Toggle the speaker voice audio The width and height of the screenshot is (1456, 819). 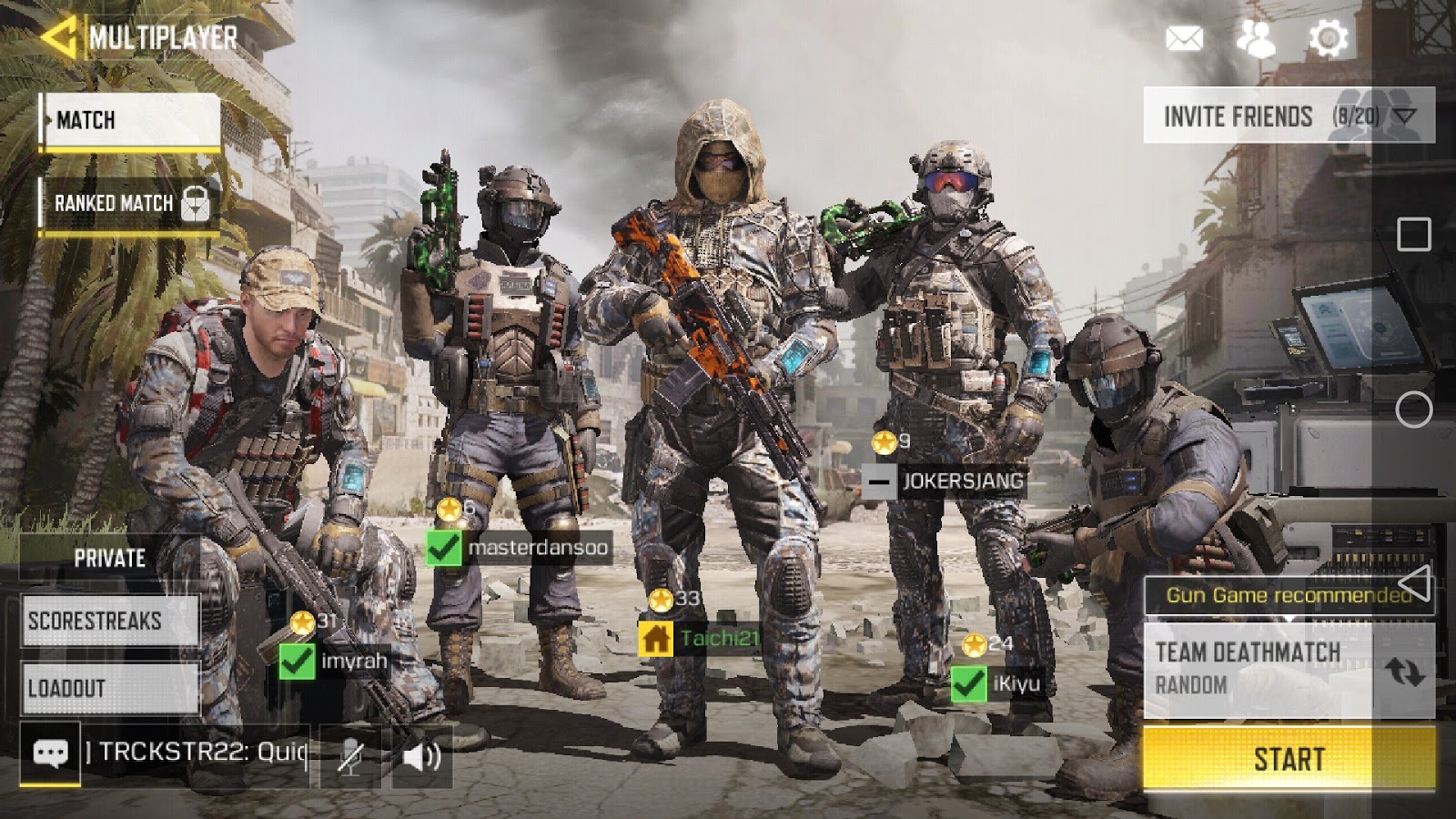coord(421,755)
